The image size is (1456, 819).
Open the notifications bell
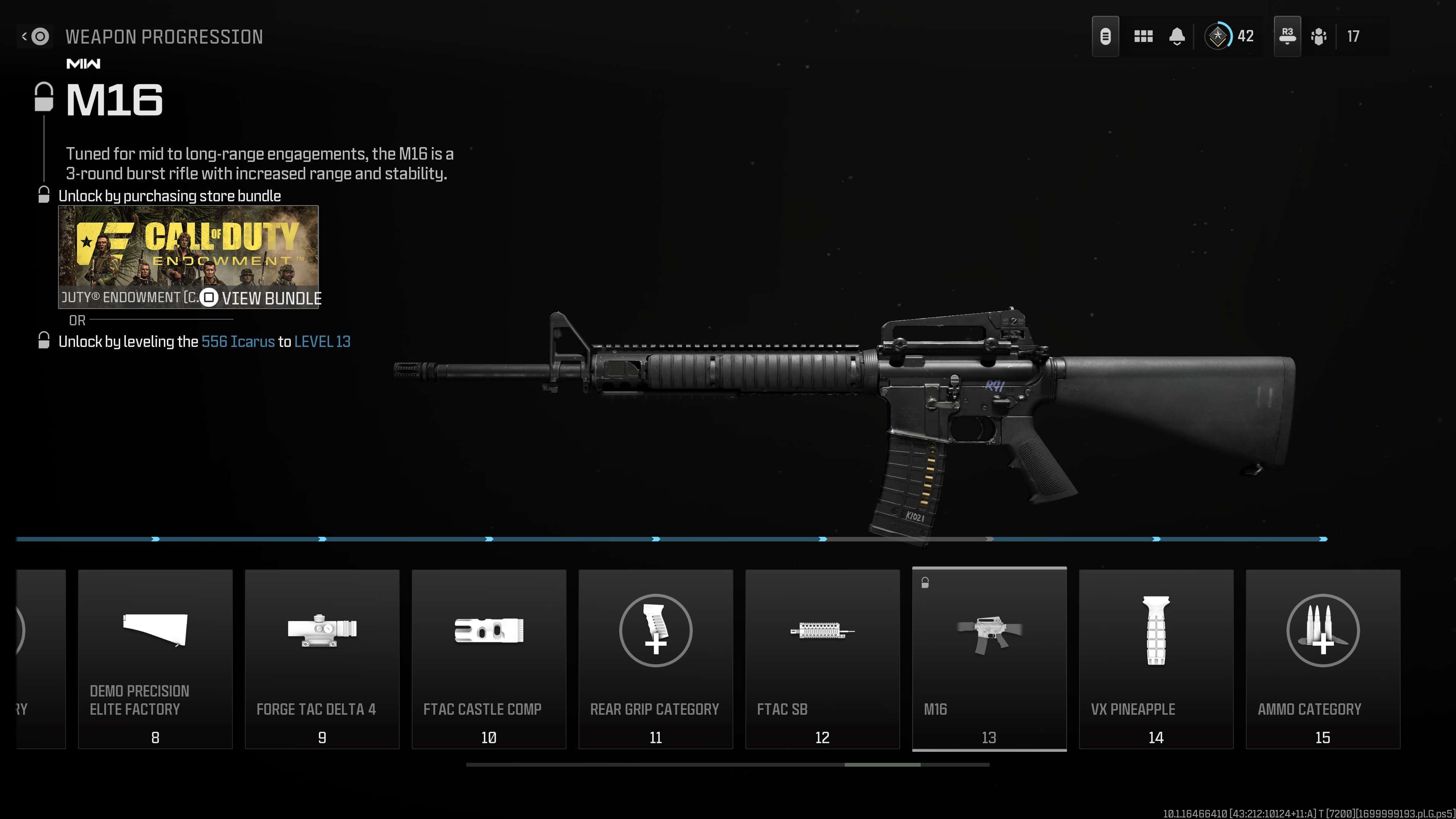pos(1177,37)
